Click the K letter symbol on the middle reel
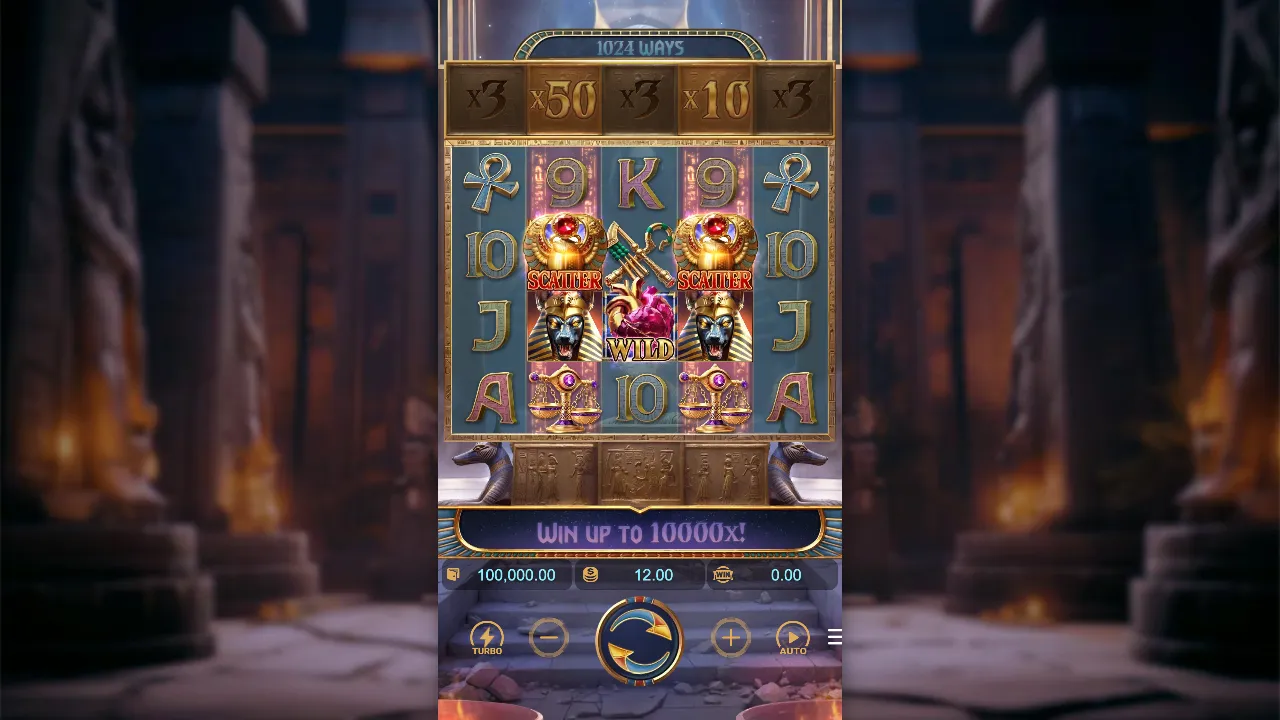 (640, 177)
